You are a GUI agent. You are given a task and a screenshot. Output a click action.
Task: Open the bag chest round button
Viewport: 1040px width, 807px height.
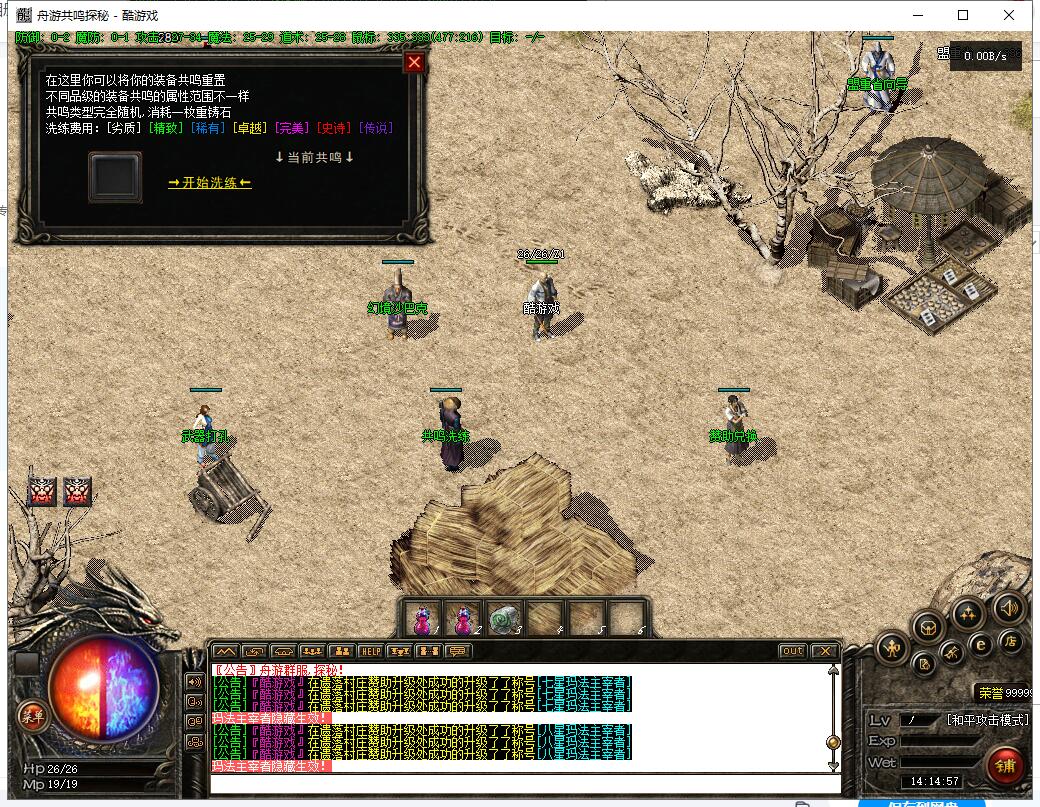[x=929, y=627]
